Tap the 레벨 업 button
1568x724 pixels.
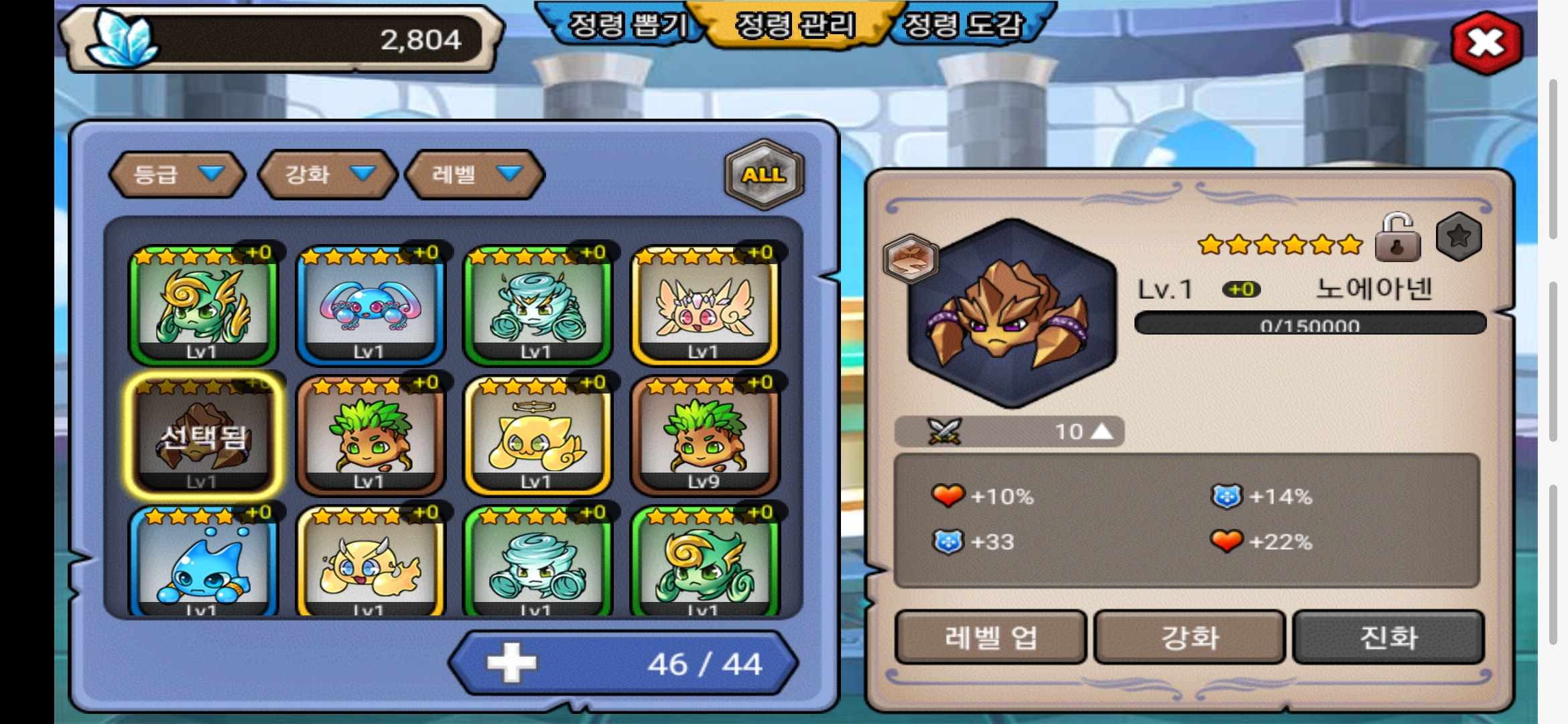(990, 638)
